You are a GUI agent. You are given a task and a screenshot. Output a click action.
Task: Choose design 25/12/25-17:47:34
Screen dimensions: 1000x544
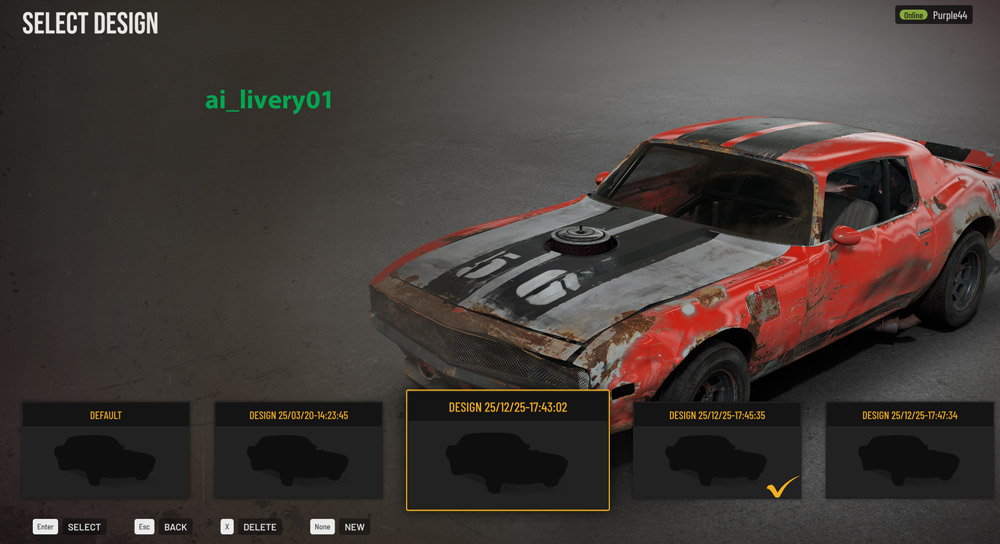(910, 451)
